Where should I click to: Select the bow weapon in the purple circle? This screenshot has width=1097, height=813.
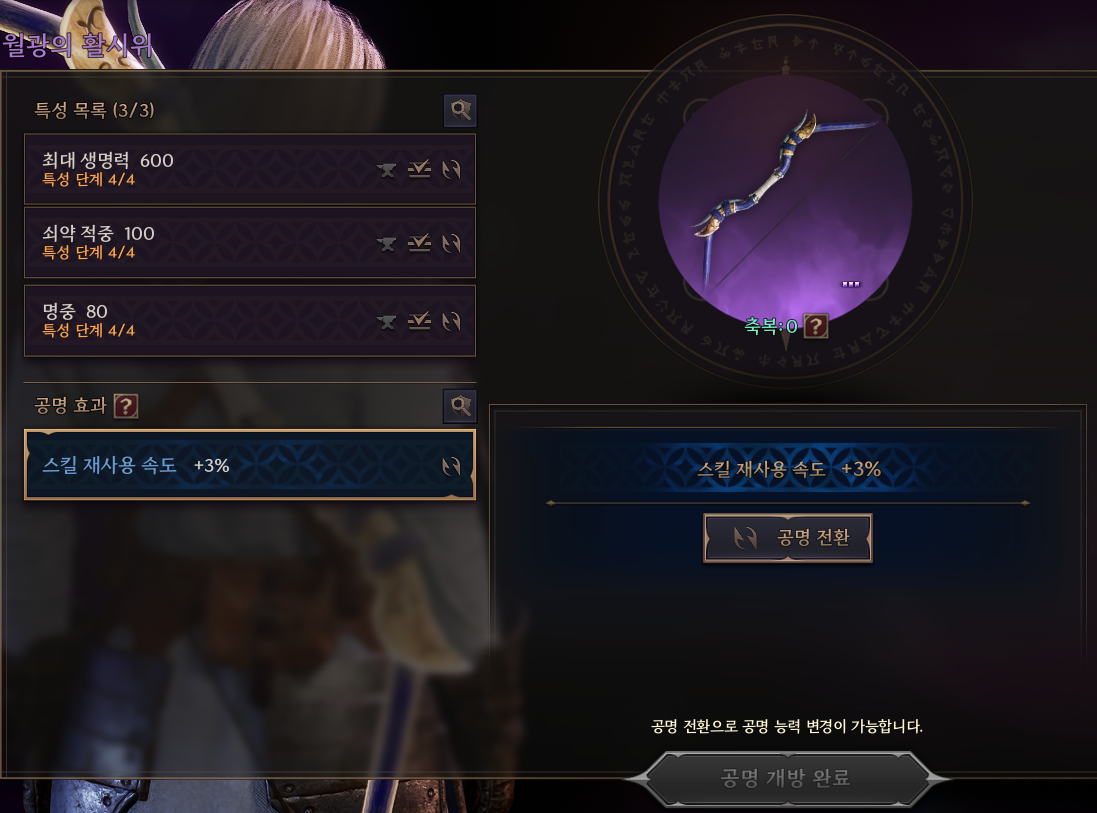pyautogui.click(x=785, y=191)
